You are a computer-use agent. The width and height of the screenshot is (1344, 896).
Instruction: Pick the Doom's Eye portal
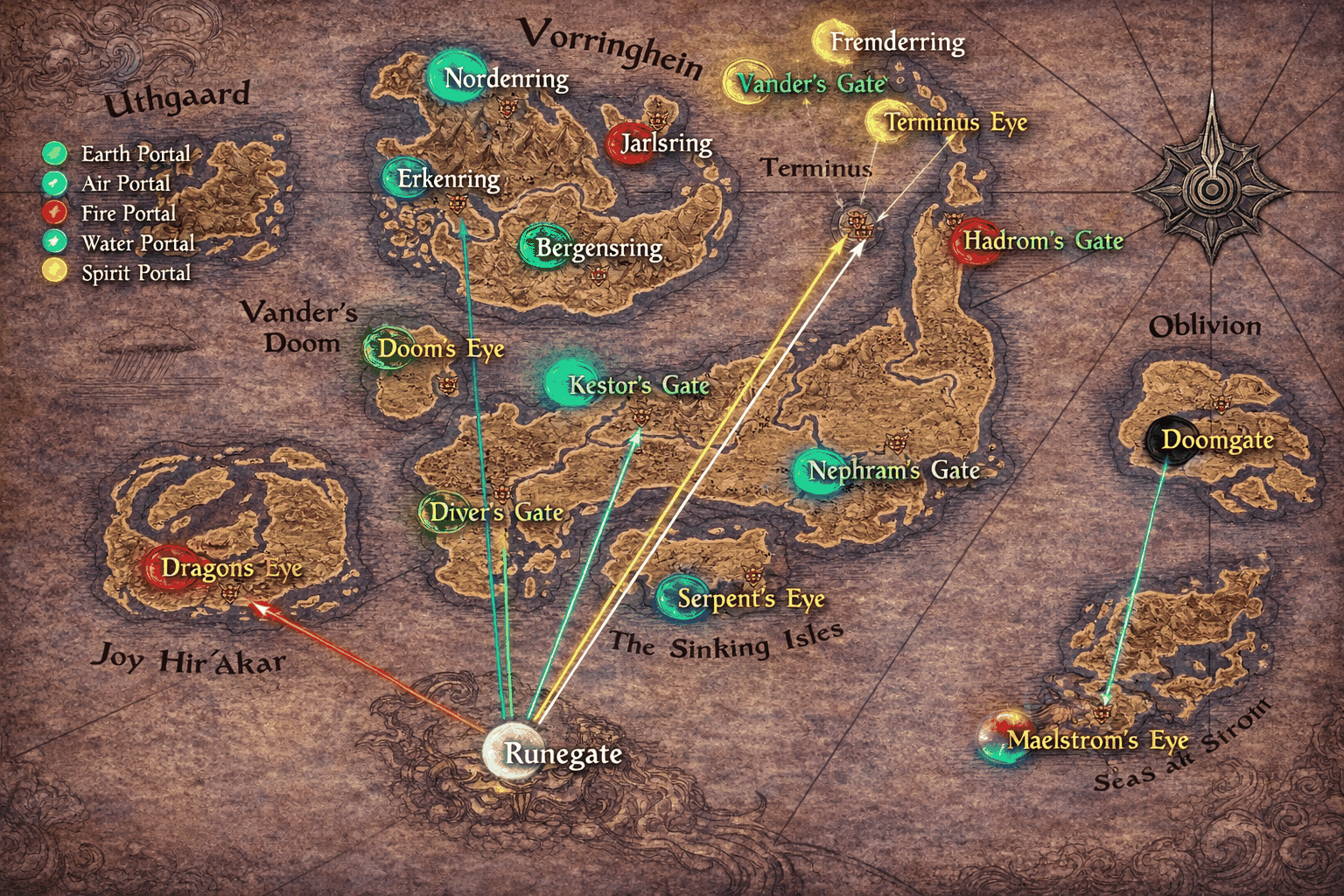tap(388, 348)
